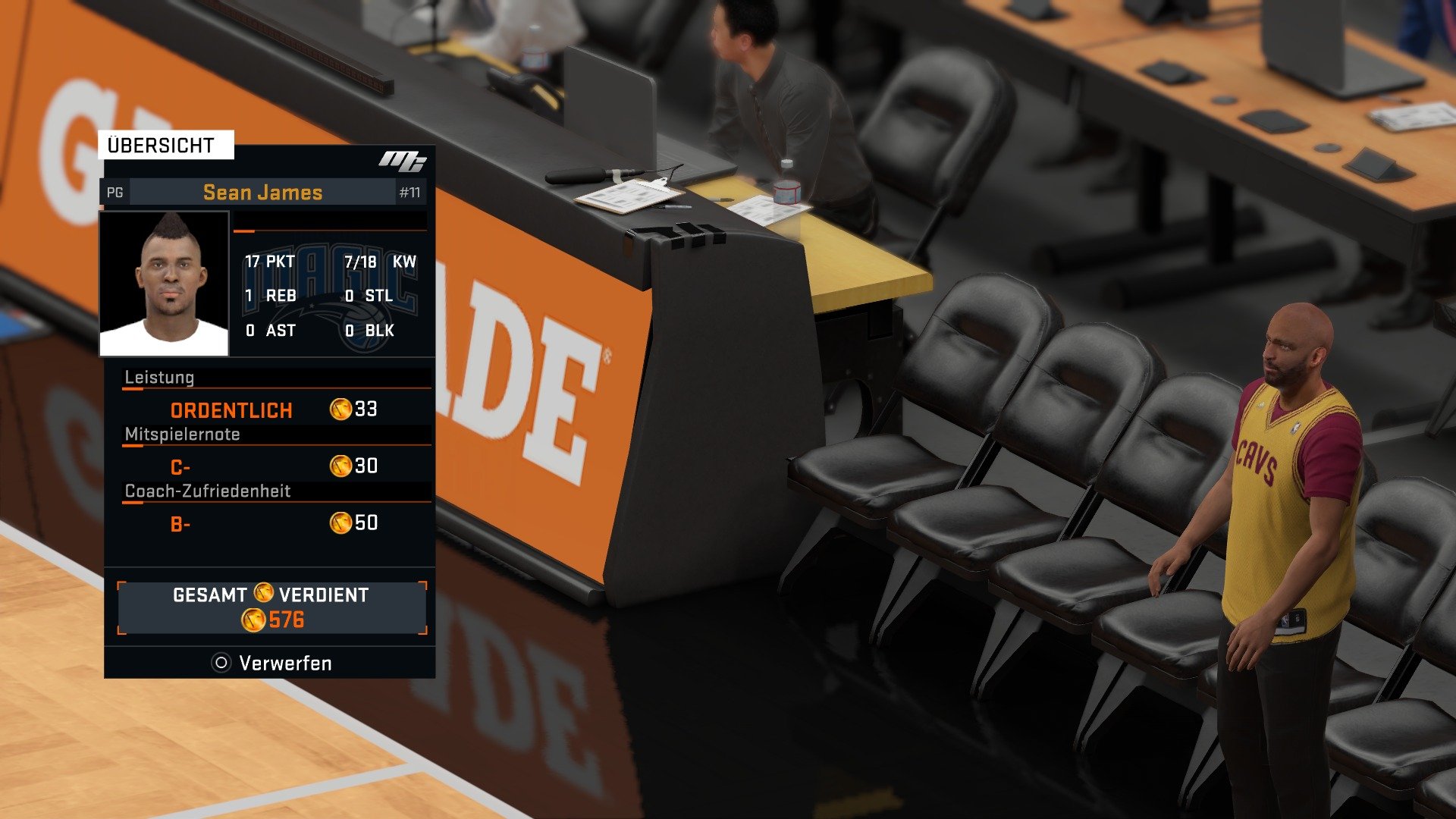This screenshot has width=1456, height=819.
Task: Click the Sean James name bar
Action: coord(262,192)
